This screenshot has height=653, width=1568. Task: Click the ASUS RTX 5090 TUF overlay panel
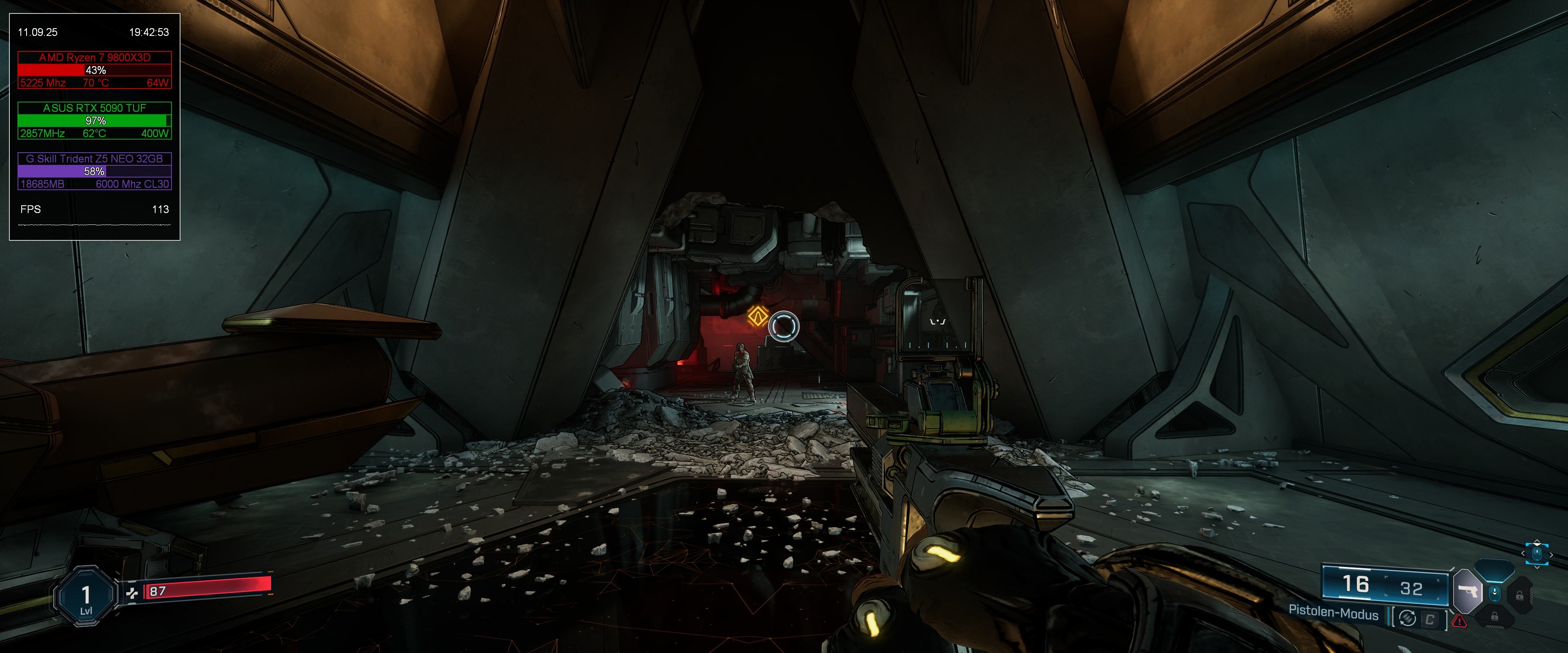[x=94, y=120]
